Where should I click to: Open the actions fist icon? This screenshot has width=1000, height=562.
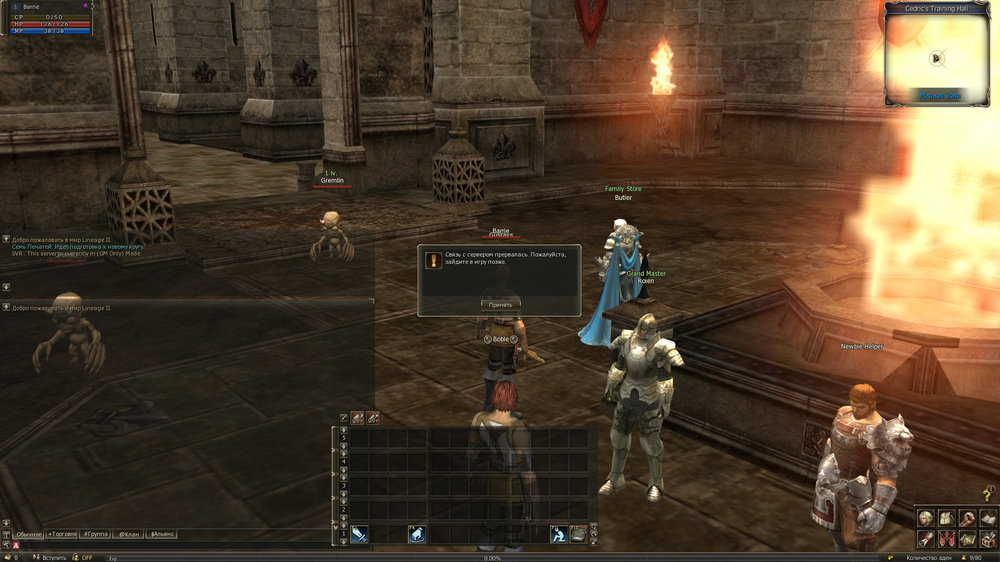coord(967,518)
